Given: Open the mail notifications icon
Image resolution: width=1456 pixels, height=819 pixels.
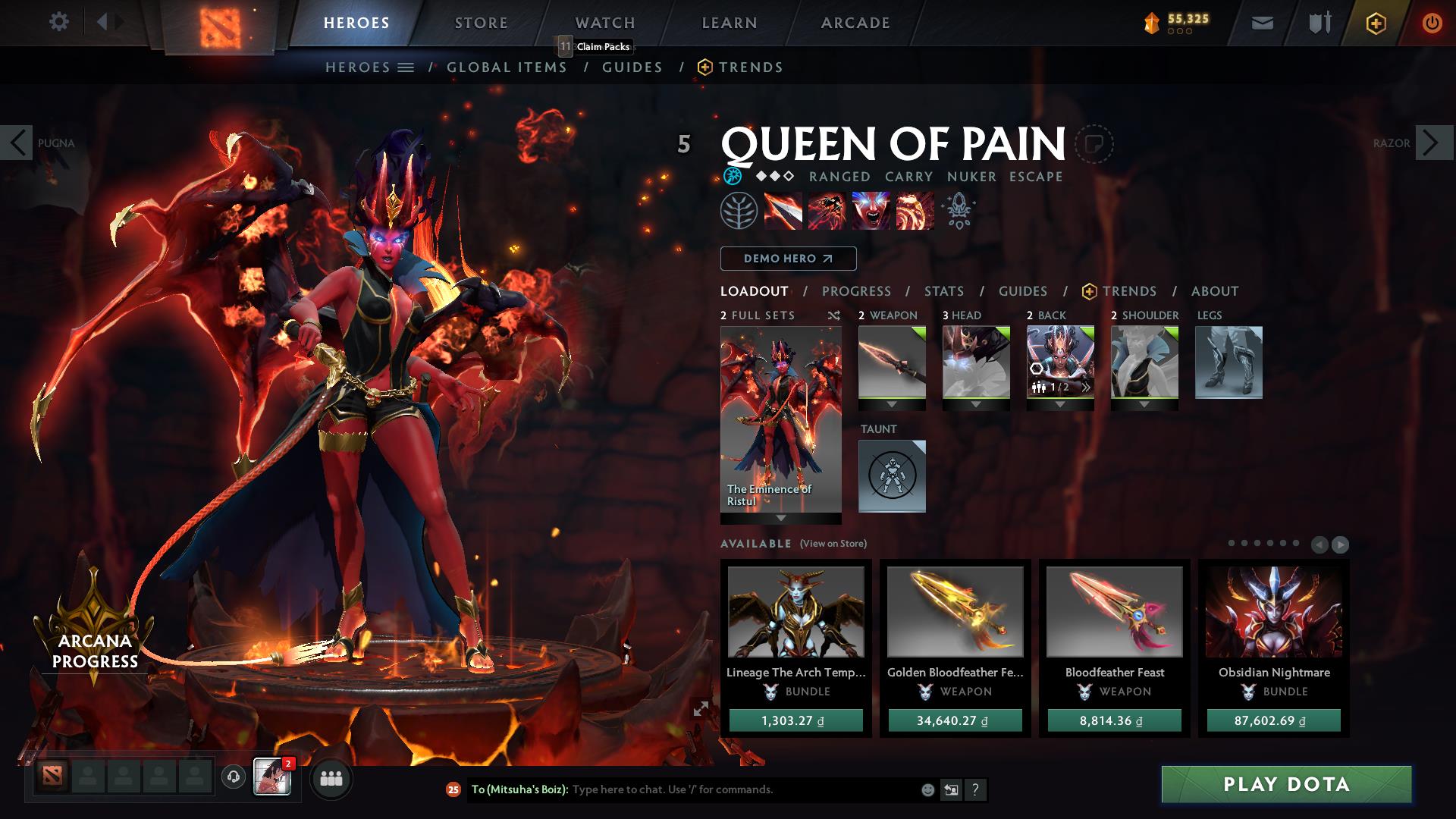Looking at the screenshot, I should [1261, 23].
